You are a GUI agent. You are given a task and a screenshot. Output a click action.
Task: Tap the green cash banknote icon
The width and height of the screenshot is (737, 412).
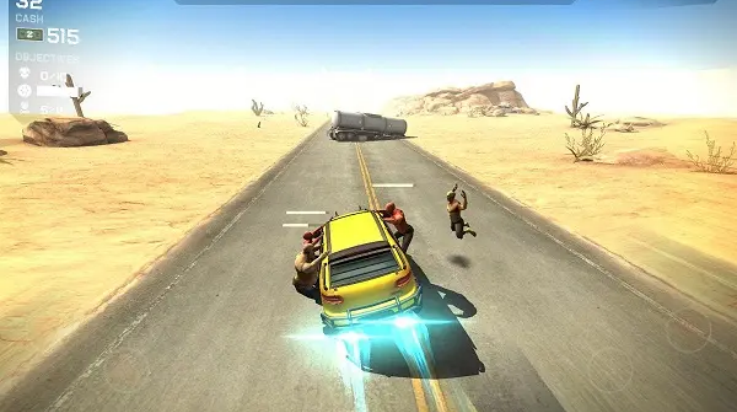[29, 35]
